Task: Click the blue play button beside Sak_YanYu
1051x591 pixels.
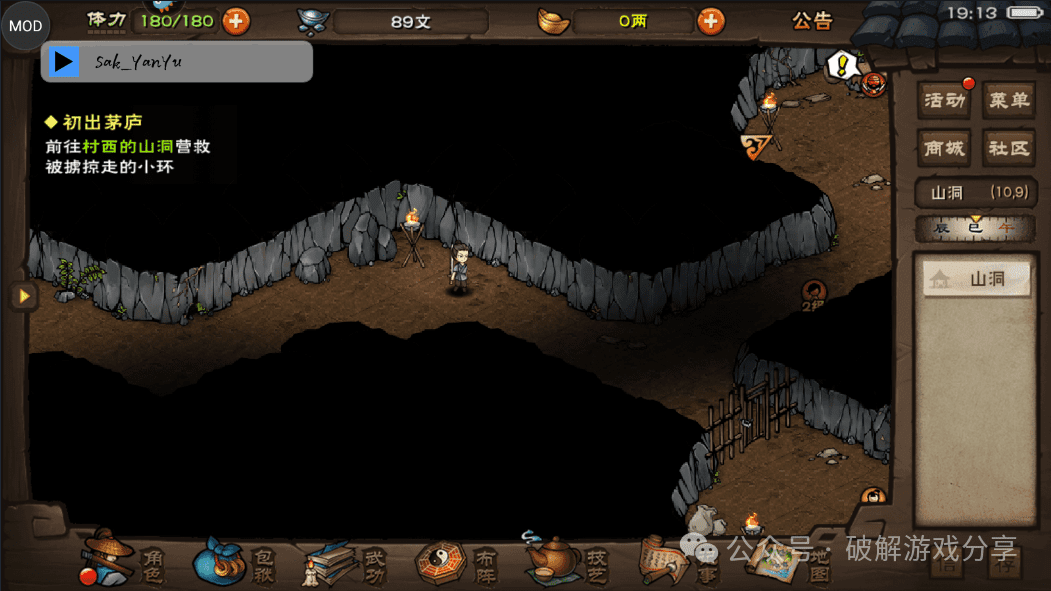Action: click(x=65, y=62)
